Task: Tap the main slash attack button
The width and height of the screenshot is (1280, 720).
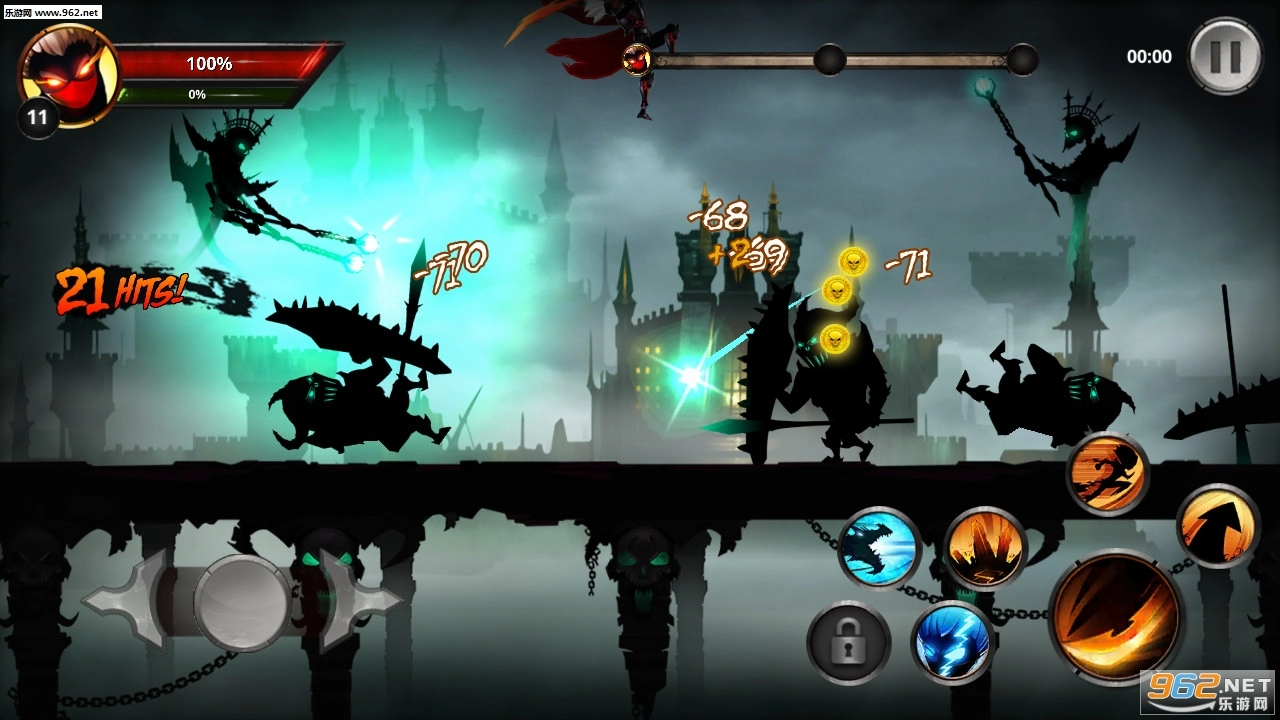Action: tap(1116, 617)
